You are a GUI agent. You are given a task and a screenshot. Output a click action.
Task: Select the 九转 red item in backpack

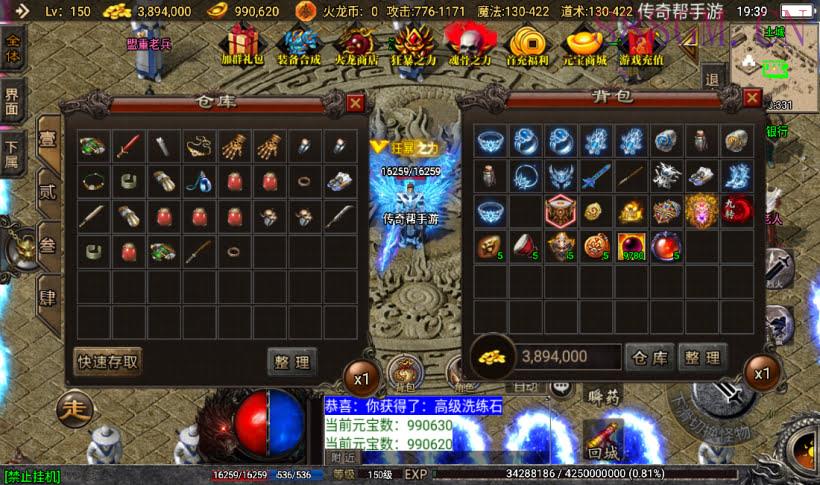pos(736,210)
